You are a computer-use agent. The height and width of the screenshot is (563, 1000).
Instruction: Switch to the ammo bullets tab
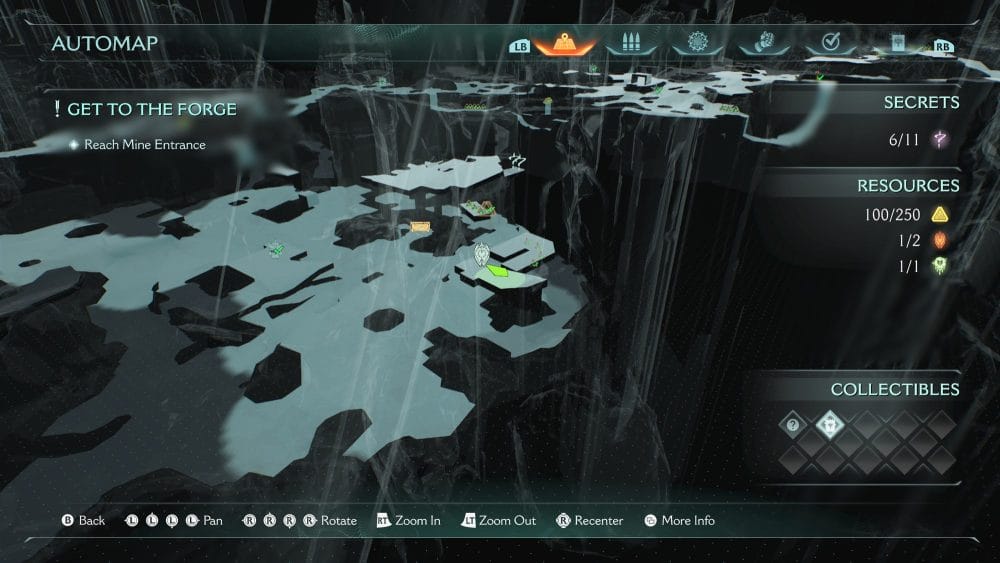coord(632,44)
